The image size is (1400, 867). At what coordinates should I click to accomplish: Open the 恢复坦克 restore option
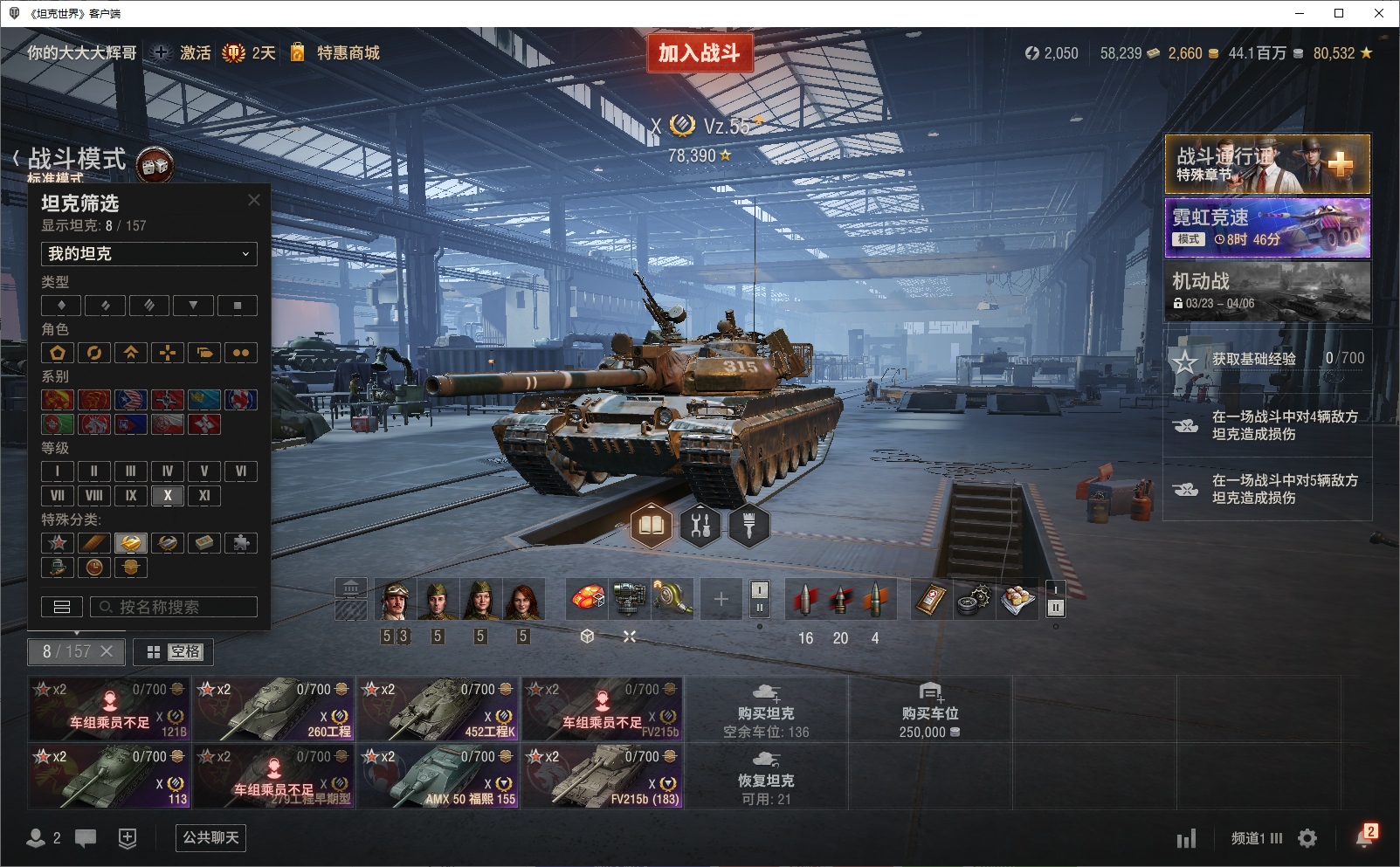(x=766, y=776)
